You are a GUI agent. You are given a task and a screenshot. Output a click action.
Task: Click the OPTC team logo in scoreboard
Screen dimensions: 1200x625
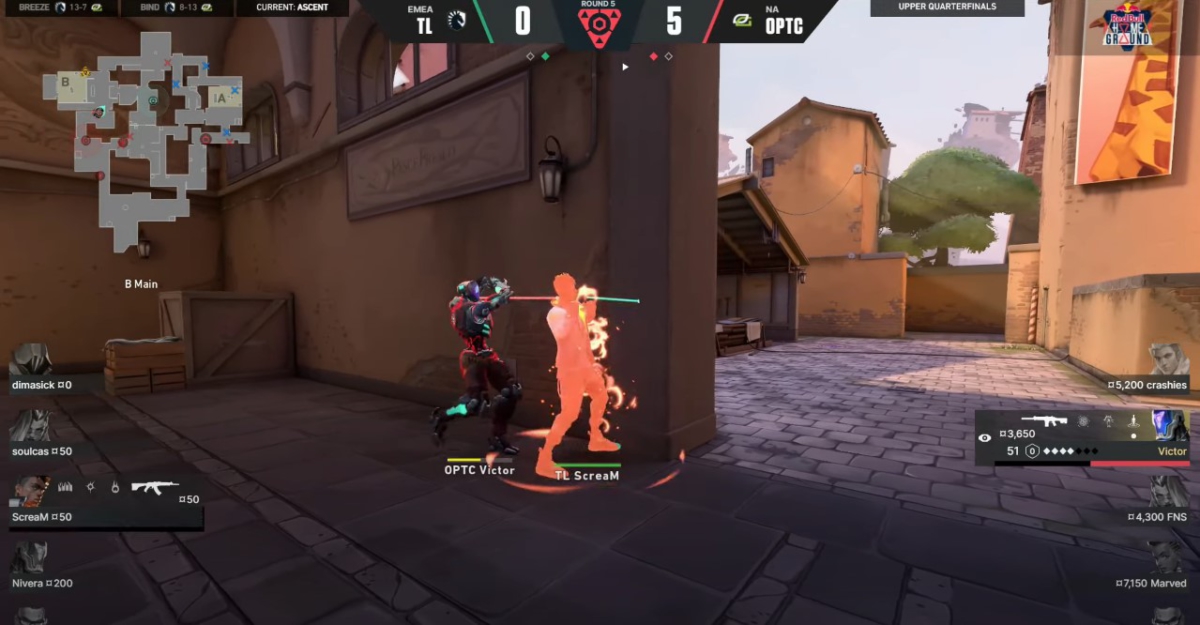click(x=742, y=20)
